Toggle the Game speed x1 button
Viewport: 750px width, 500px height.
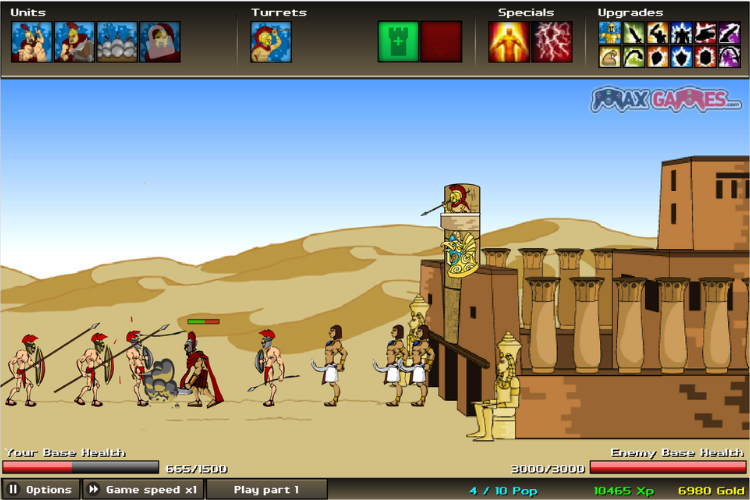pos(143,490)
